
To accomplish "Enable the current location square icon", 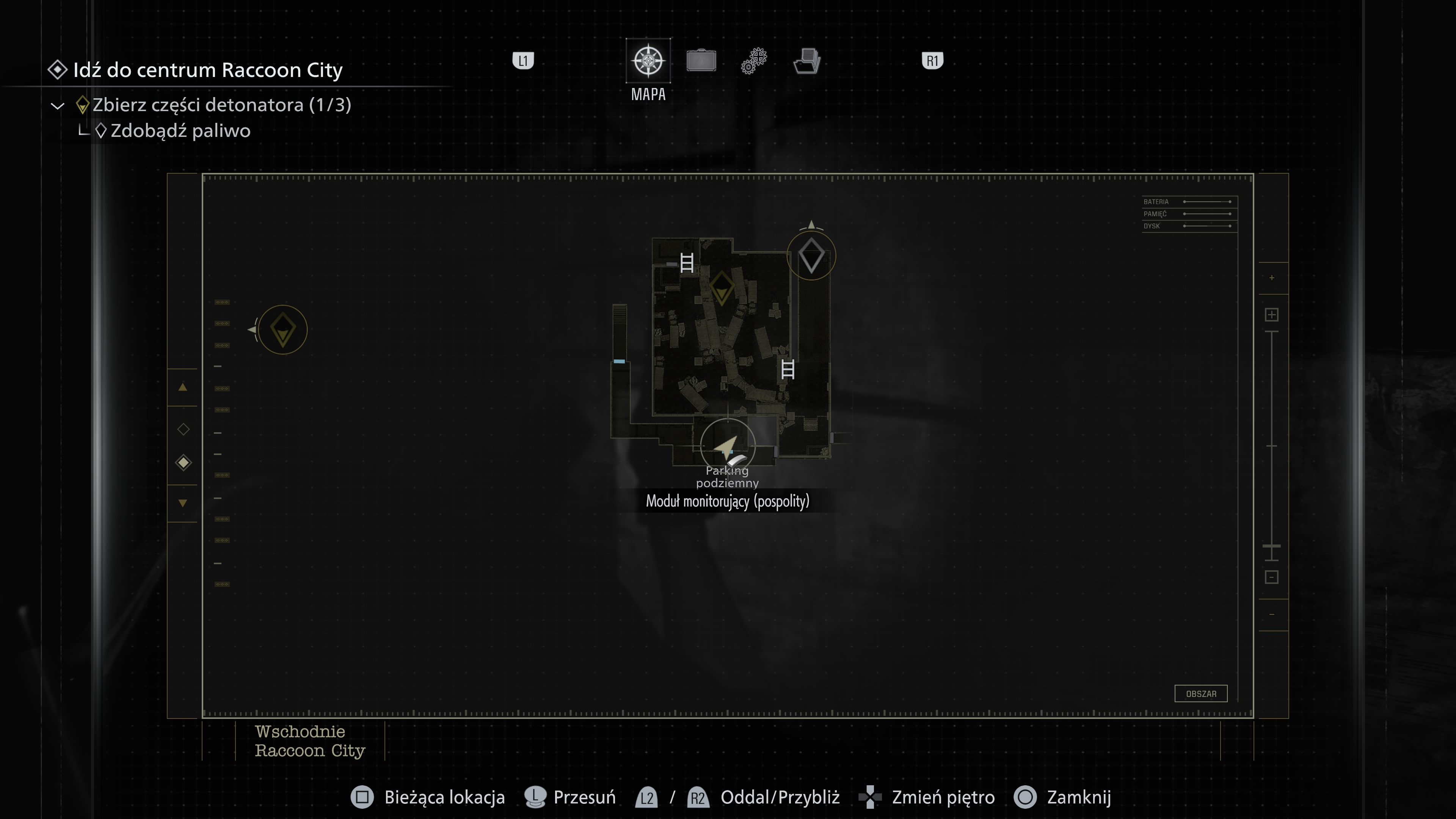I will point(362,797).
